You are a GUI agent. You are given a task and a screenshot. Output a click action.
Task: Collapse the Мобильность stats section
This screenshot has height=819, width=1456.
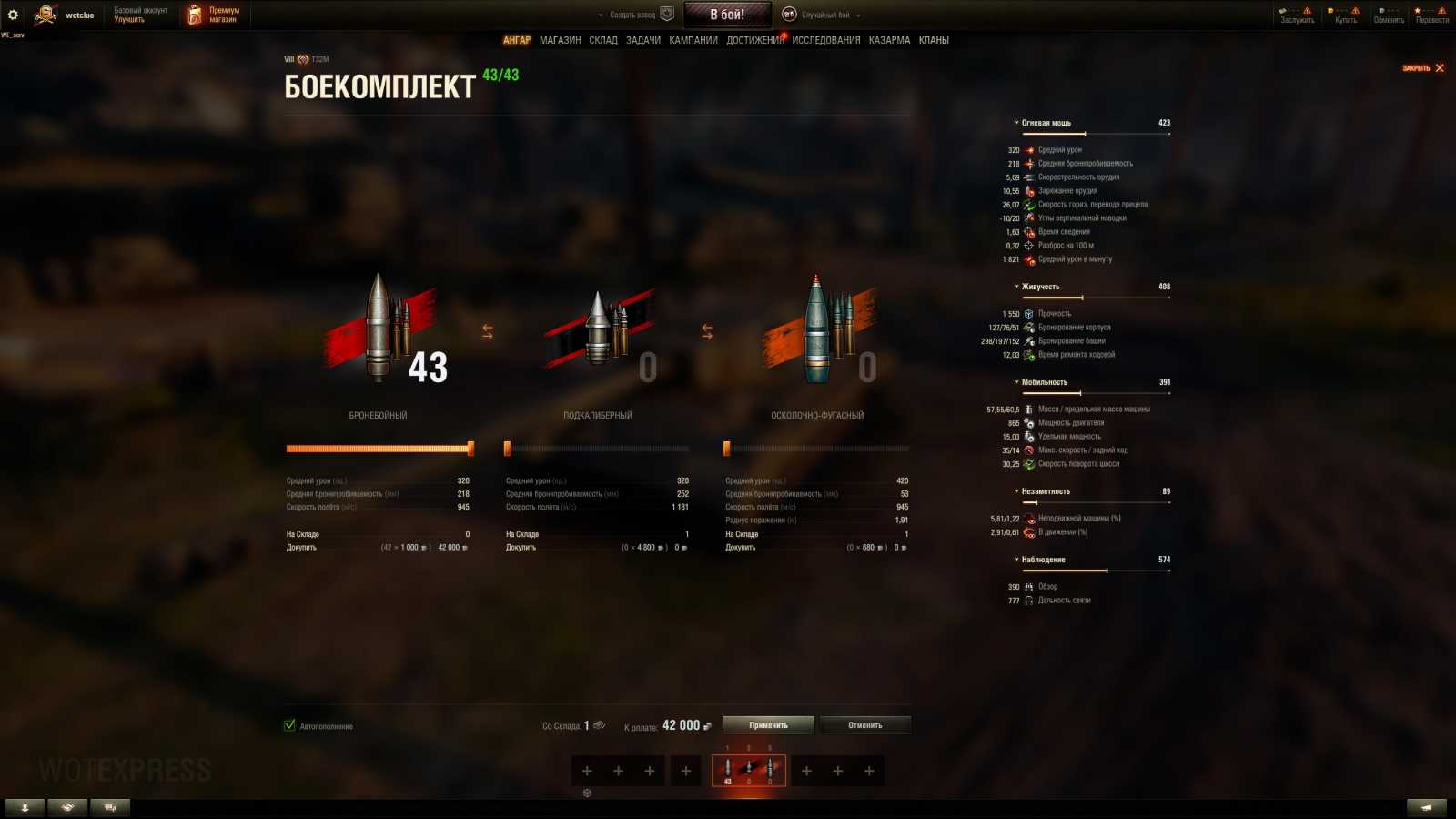click(1018, 381)
